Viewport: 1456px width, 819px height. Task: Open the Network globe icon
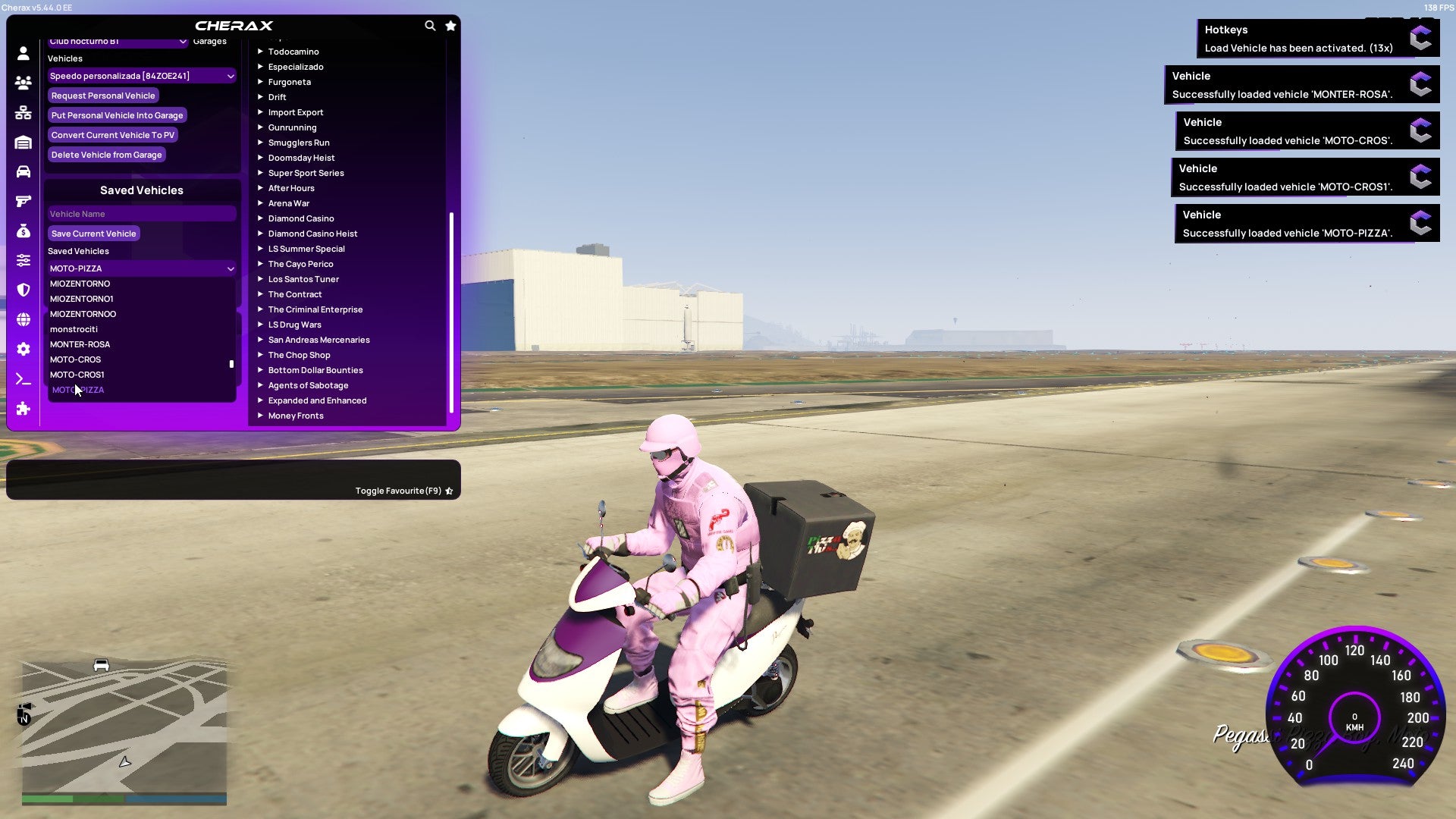click(x=23, y=318)
